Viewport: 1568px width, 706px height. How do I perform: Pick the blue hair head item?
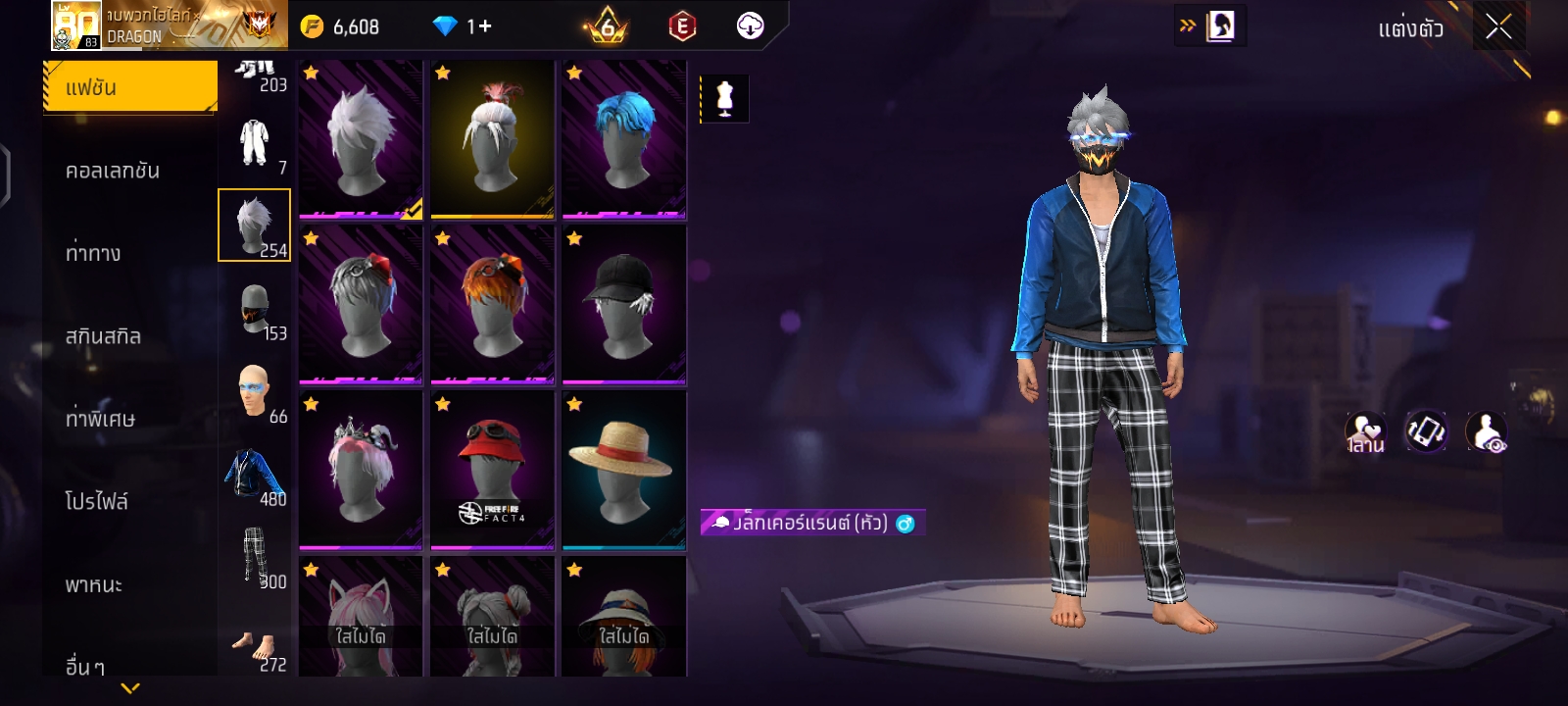tap(624, 139)
